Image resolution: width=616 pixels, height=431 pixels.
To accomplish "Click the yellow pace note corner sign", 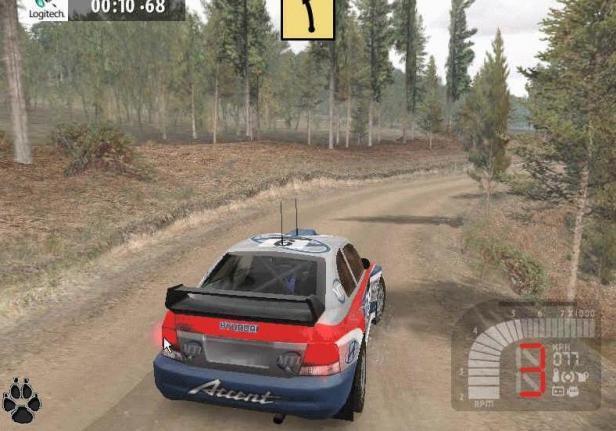I will [x=306, y=18].
